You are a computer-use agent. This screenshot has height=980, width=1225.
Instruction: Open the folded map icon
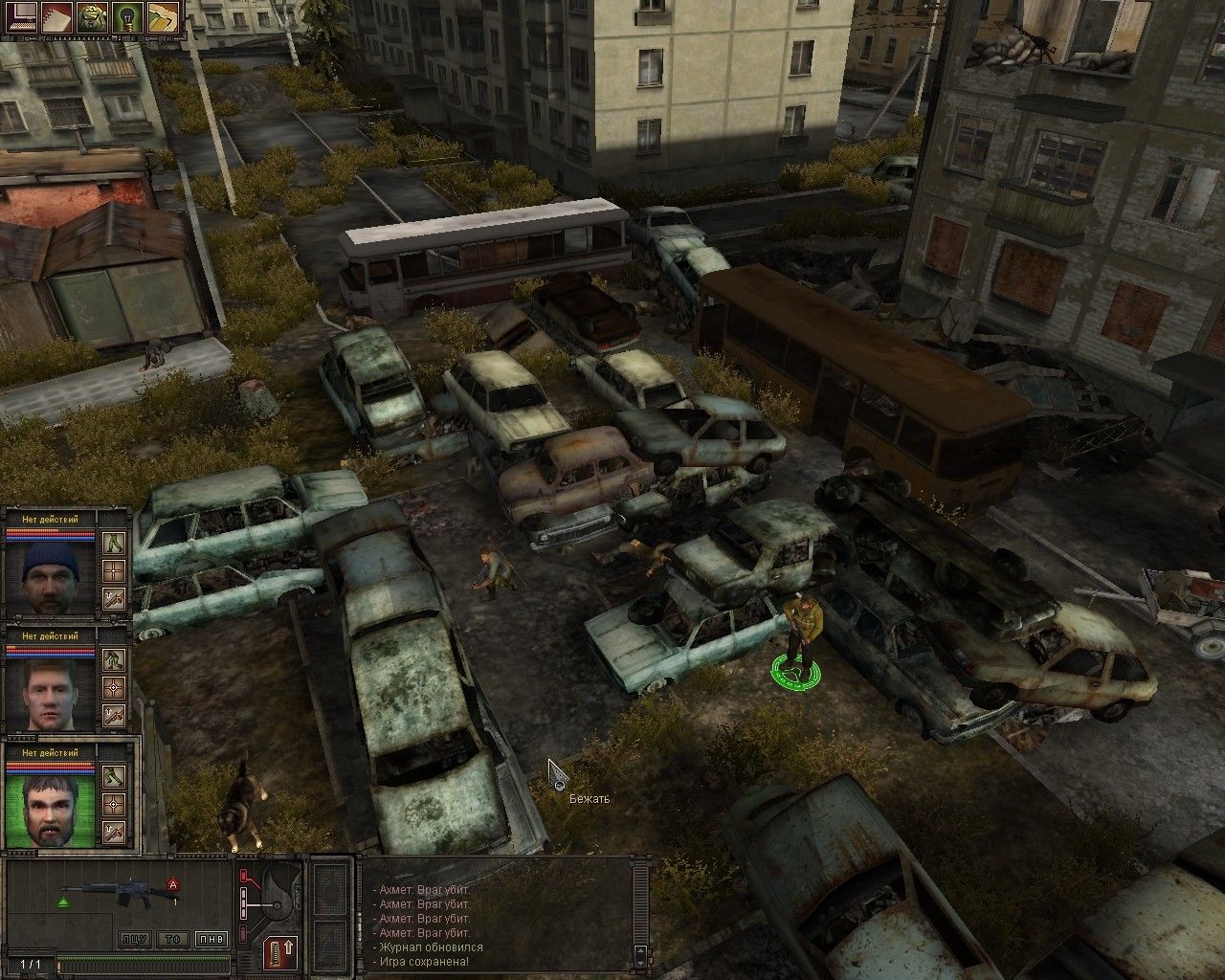click(164, 17)
